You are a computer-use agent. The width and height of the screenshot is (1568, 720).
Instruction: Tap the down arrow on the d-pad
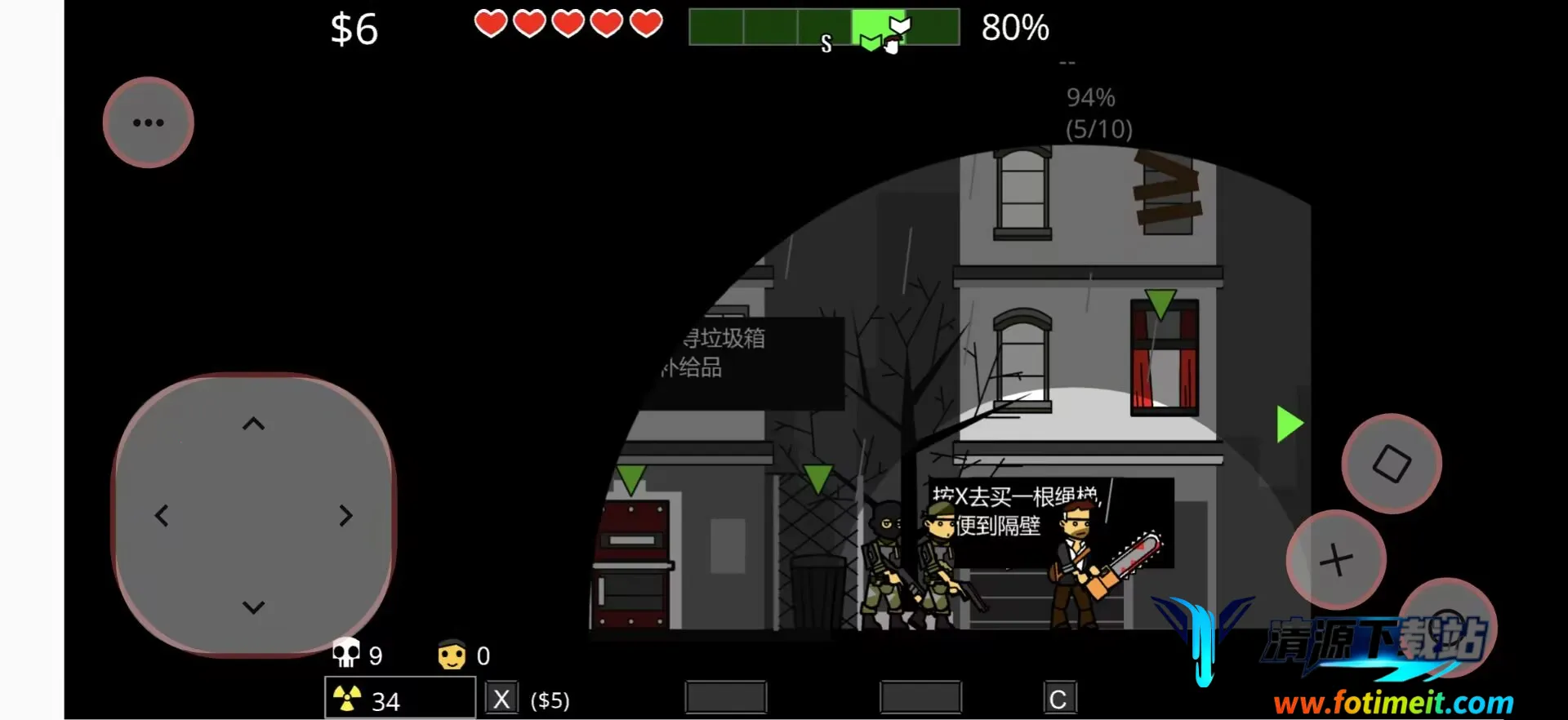pyautogui.click(x=254, y=607)
